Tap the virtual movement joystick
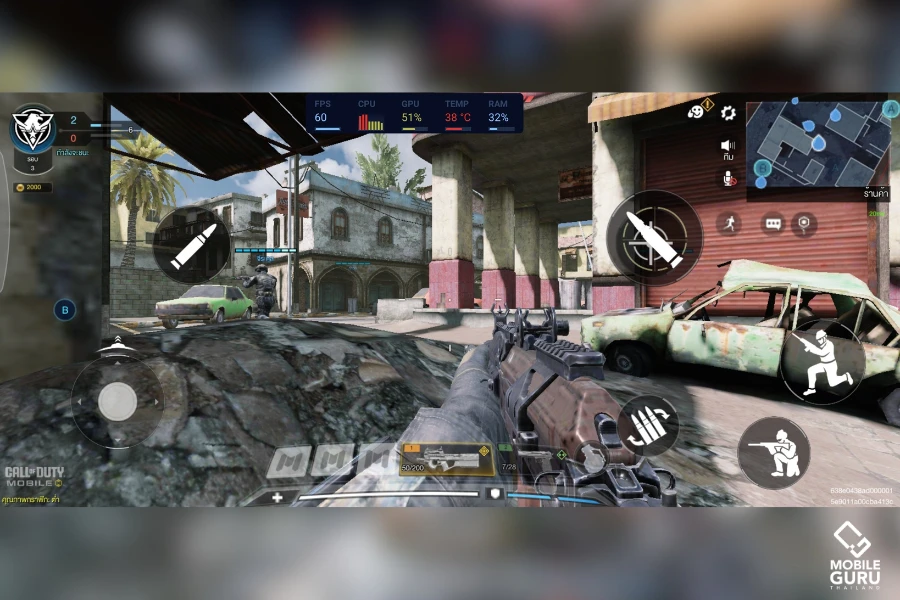Screen dimensions: 900x600 118,401
